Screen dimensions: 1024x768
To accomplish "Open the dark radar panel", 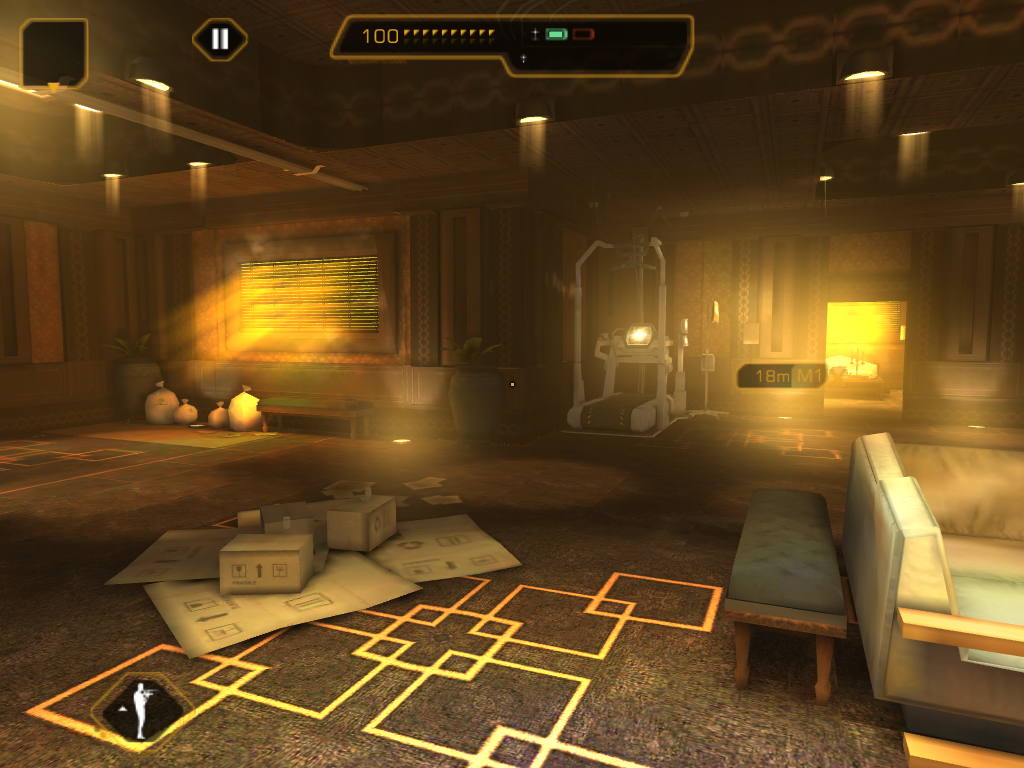I will 54,52.
